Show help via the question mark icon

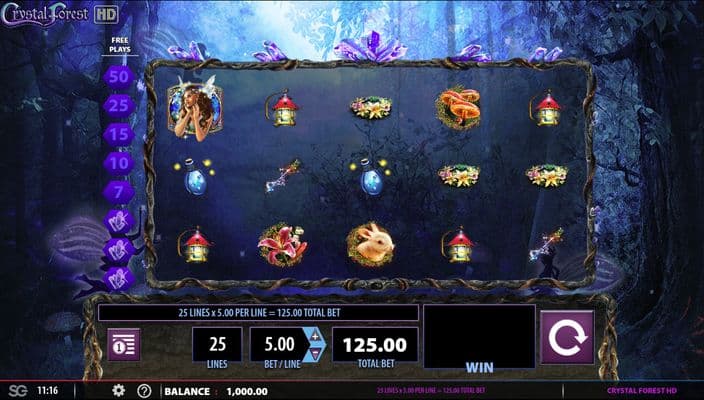(x=144, y=390)
